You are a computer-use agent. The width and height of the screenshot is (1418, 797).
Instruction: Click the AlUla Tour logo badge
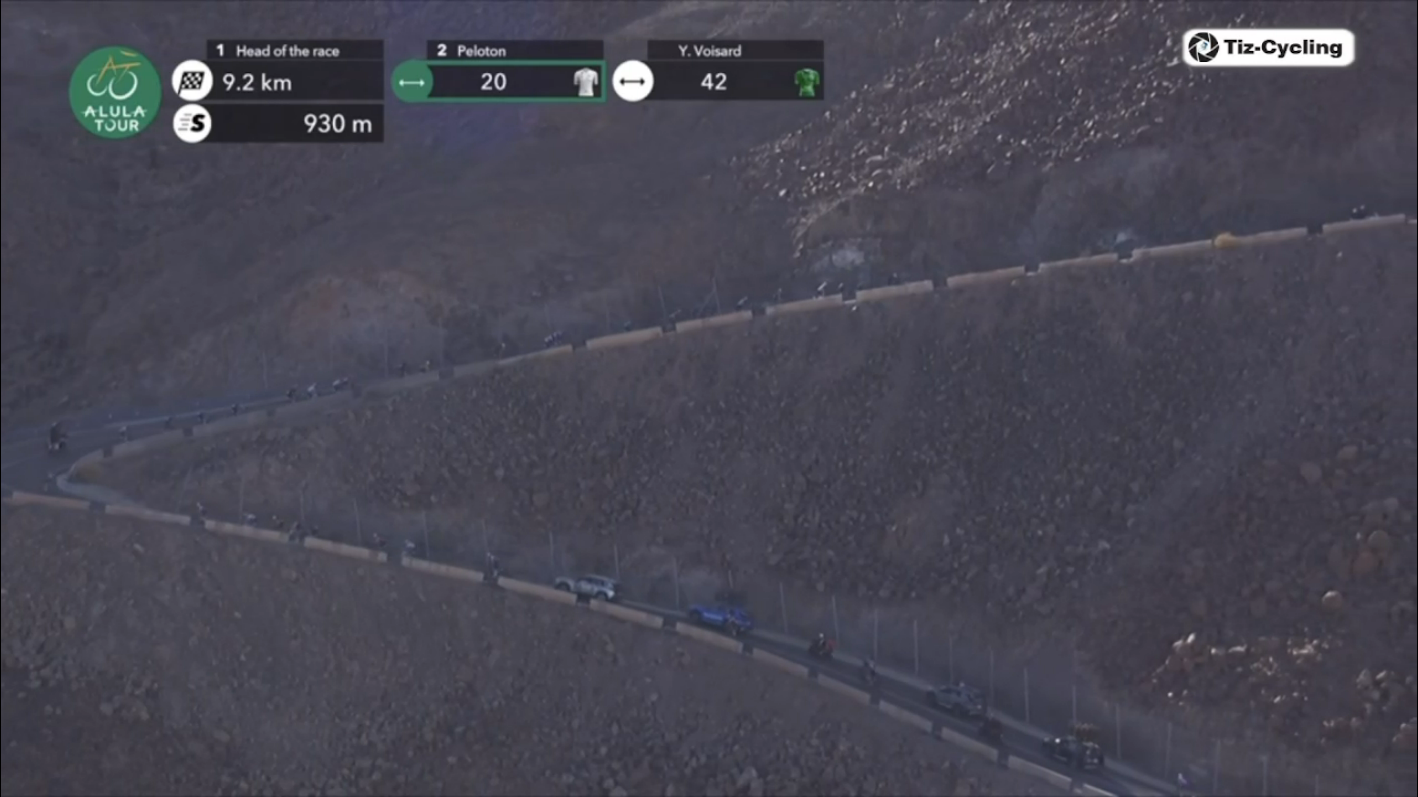pyautogui.click(x=115, y=92)
